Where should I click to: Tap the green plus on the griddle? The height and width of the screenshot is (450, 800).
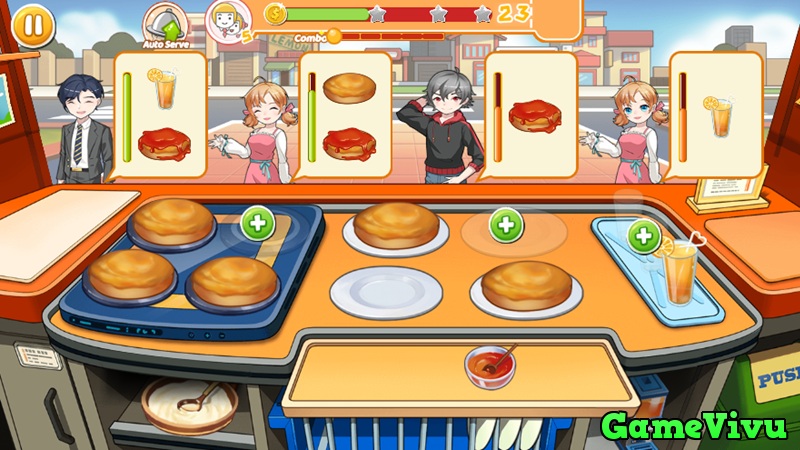(258, 223)
